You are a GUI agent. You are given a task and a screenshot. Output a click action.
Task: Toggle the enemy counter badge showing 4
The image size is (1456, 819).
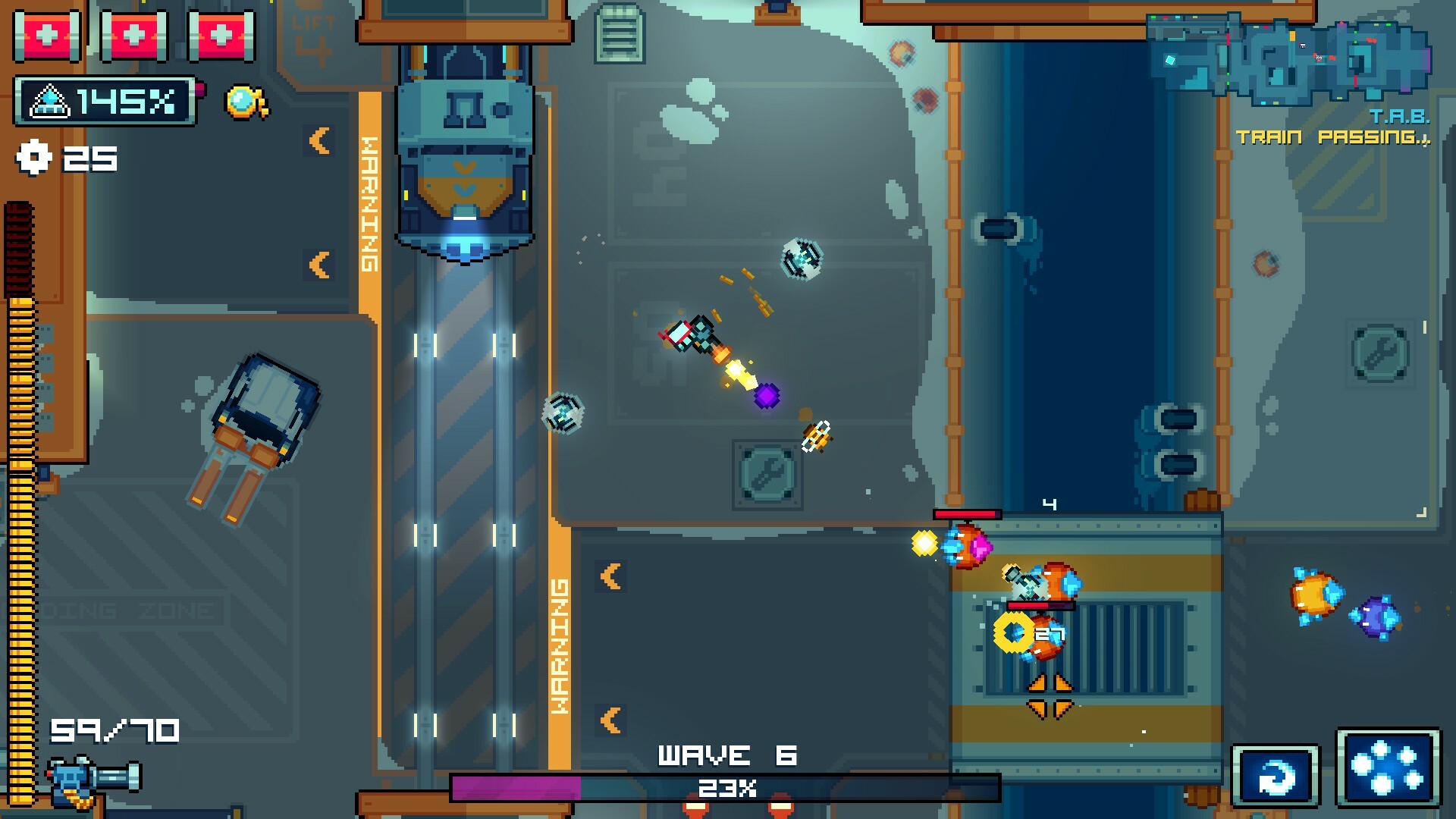(x=1050, y=503)
